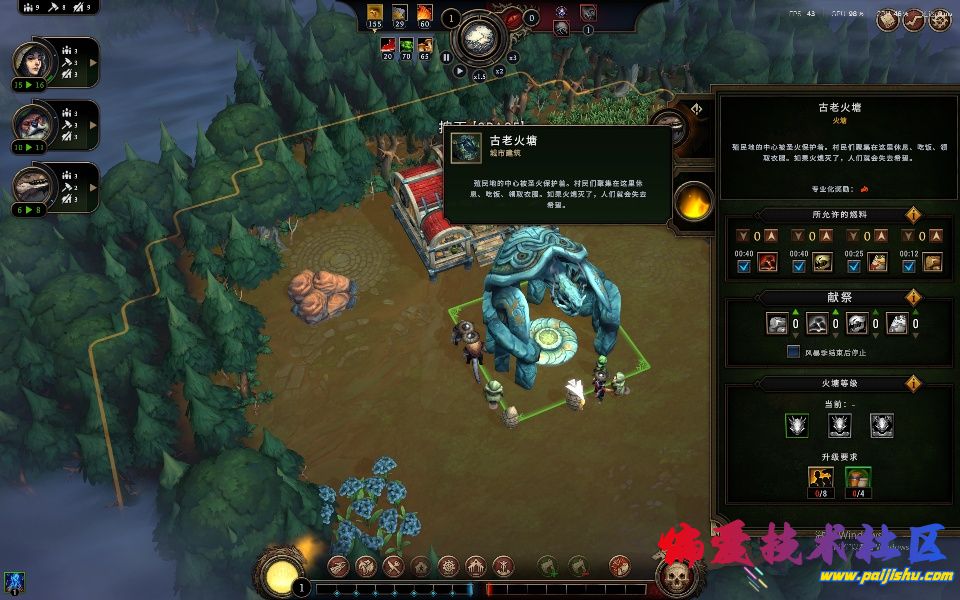Open the book icon in top-right
This screenshot has width=960, height=600.
tap(887, 19)
